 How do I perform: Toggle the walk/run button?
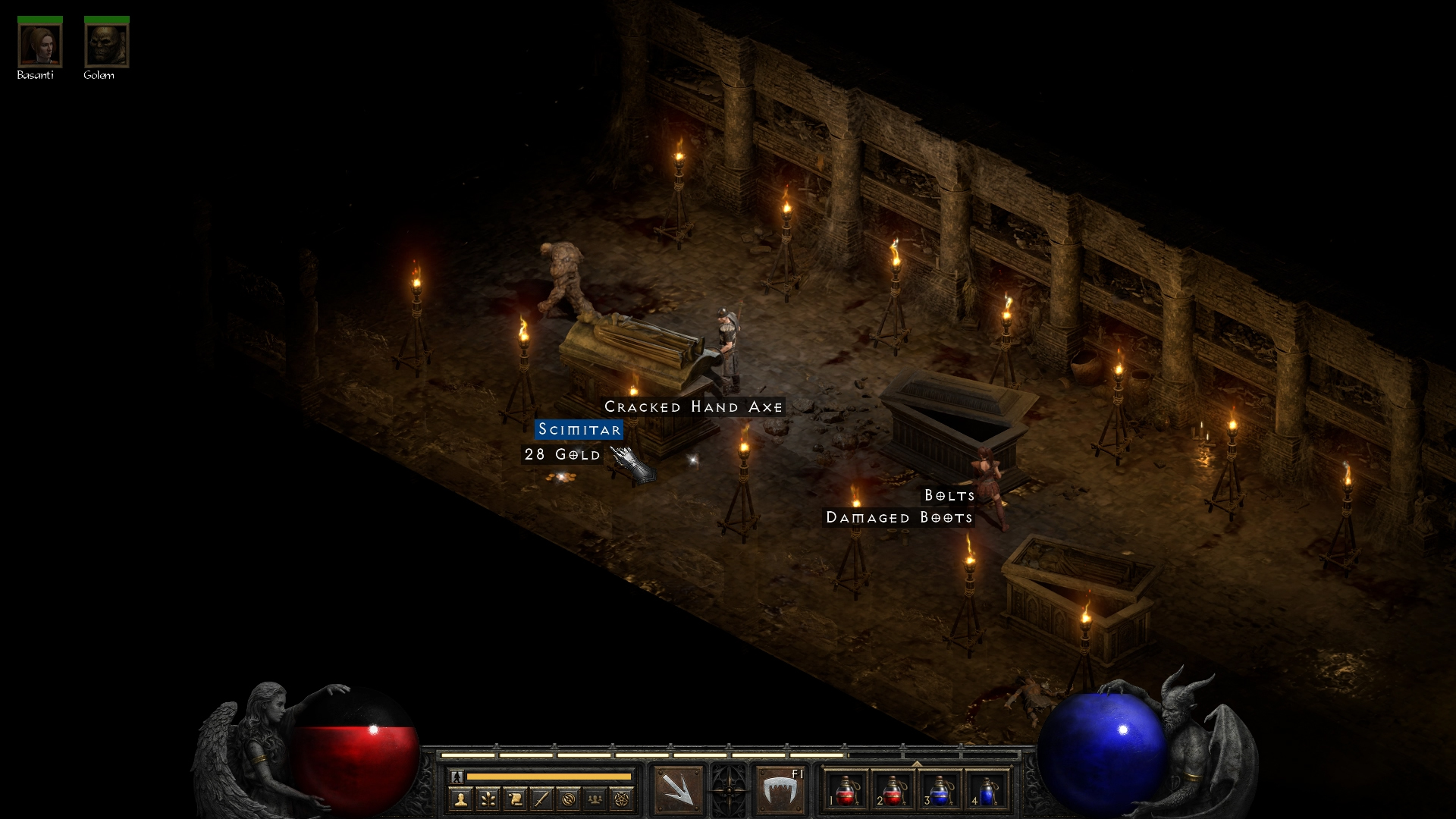coord(457,777)
